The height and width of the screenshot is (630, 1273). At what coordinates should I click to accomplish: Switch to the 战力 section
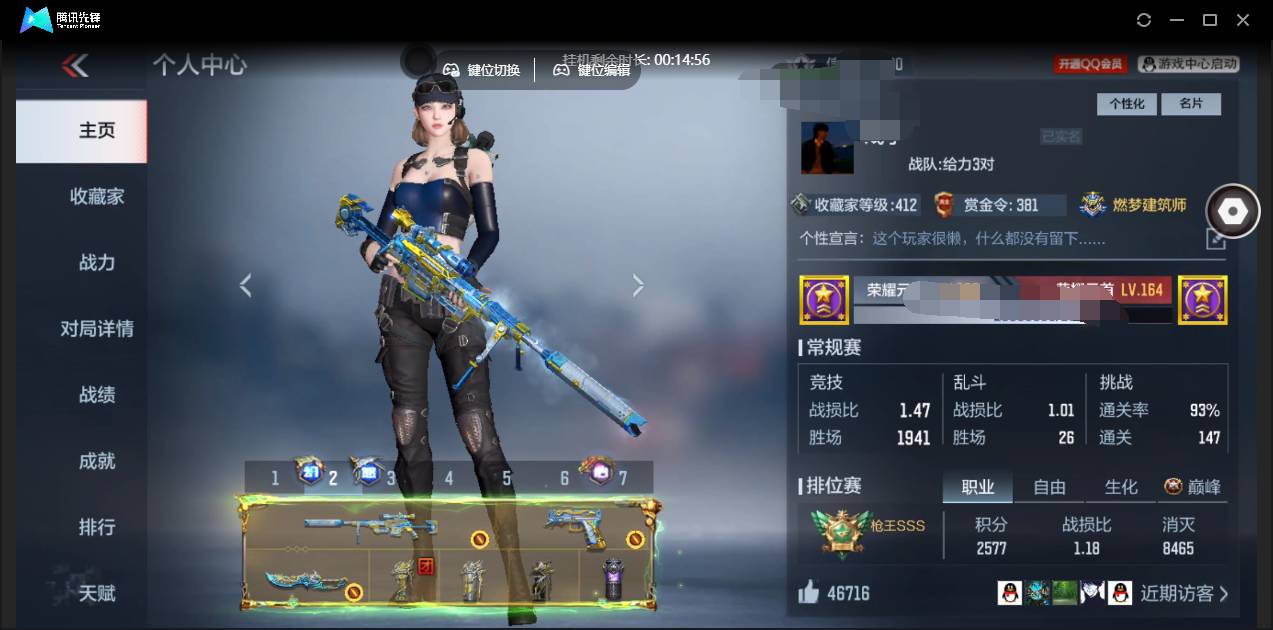(x=97, y=263)
